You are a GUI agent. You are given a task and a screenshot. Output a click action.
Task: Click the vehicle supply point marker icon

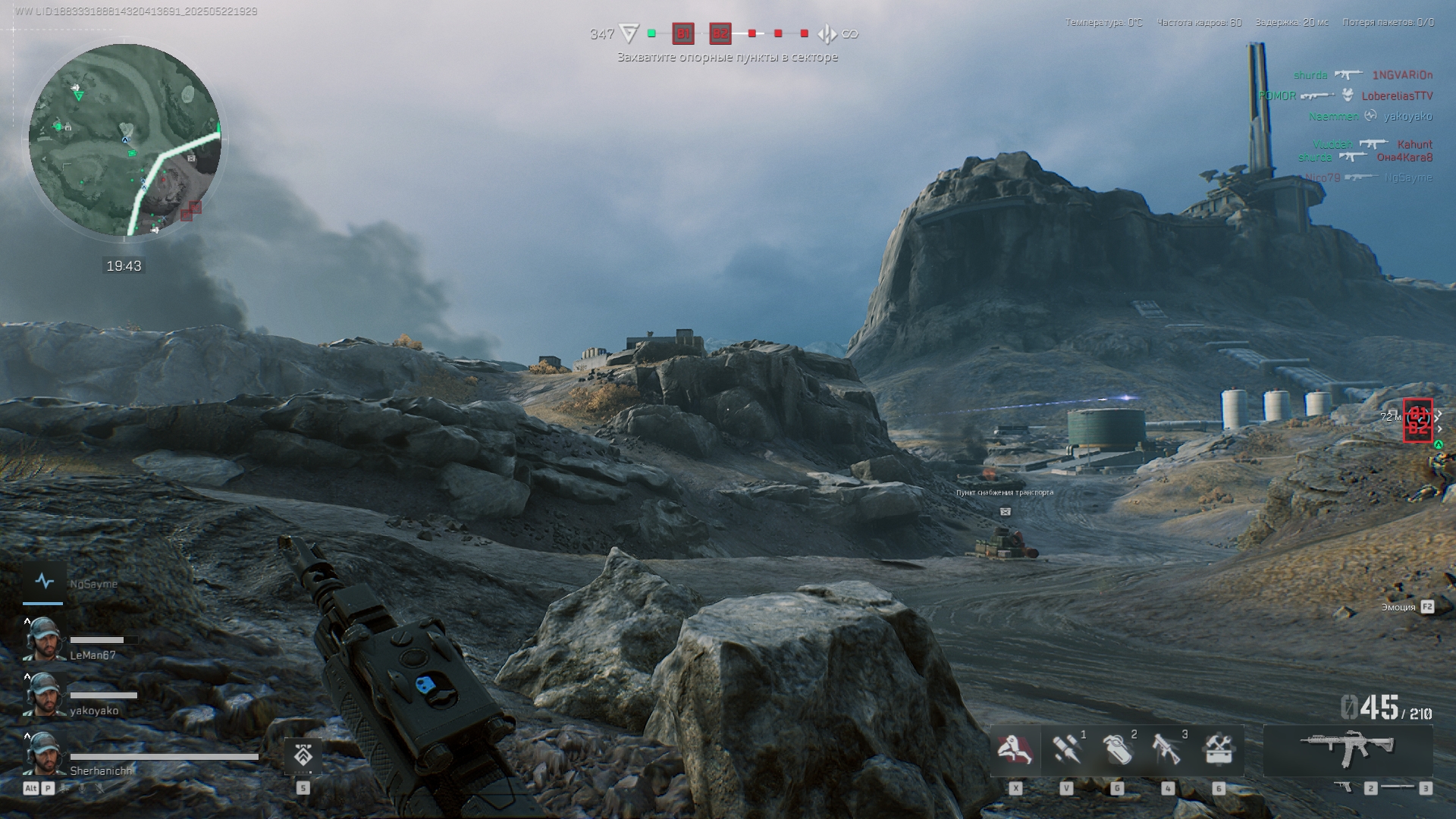[1005, 512]
